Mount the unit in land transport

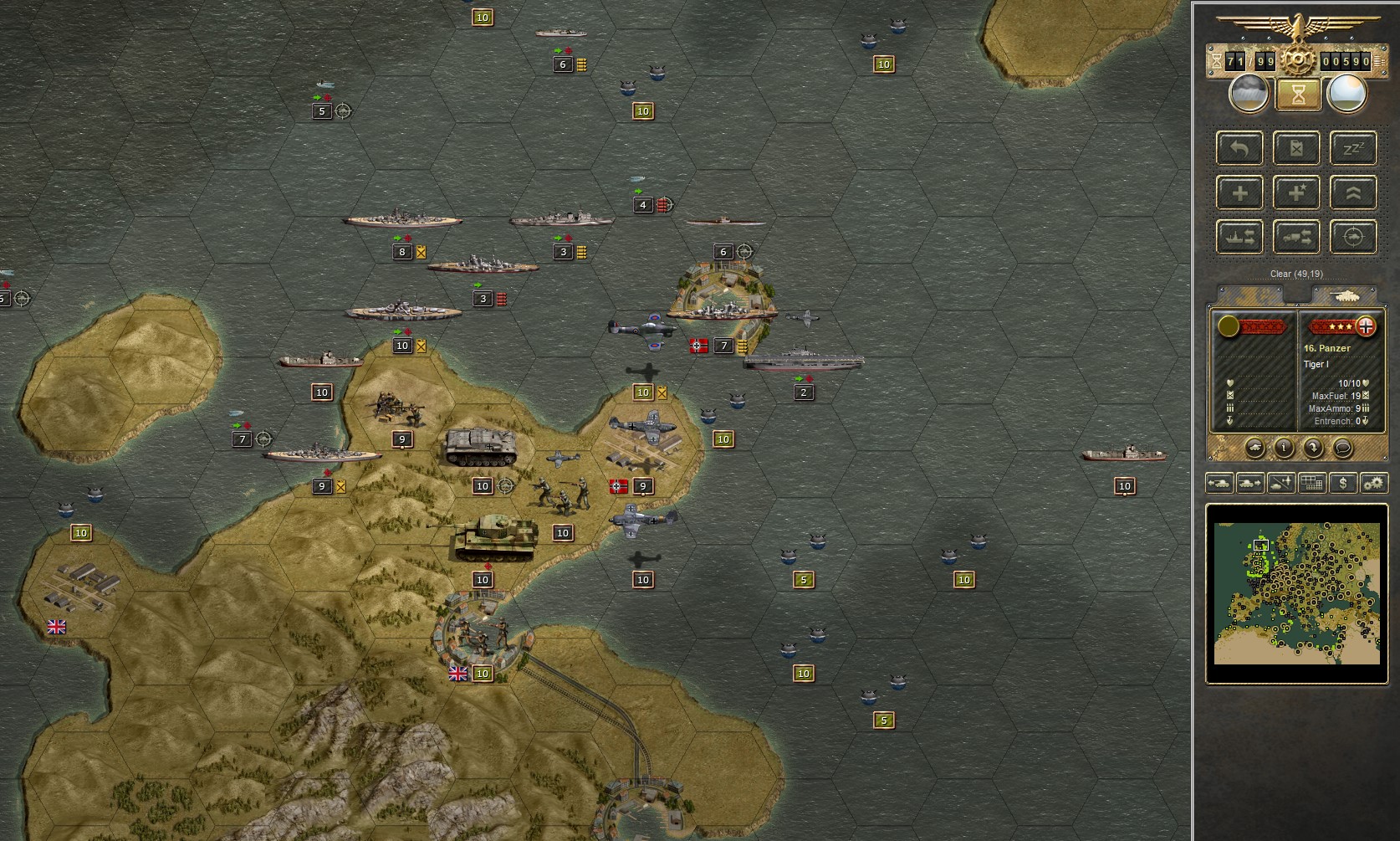(1296, 237)
